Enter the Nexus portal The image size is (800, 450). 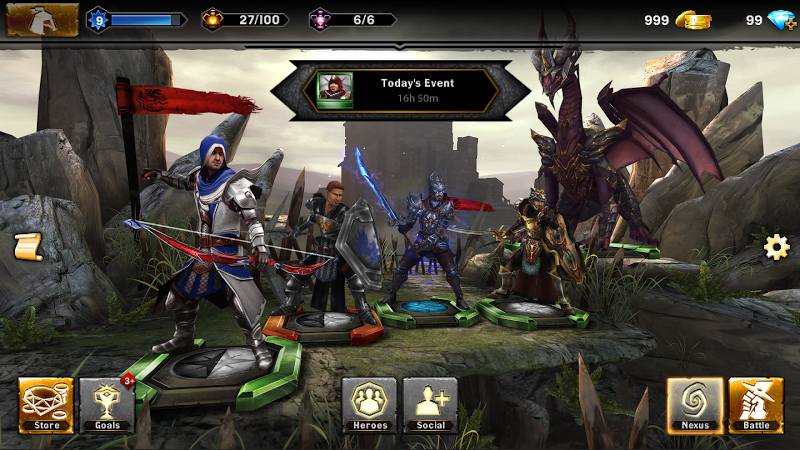[695, 405]
